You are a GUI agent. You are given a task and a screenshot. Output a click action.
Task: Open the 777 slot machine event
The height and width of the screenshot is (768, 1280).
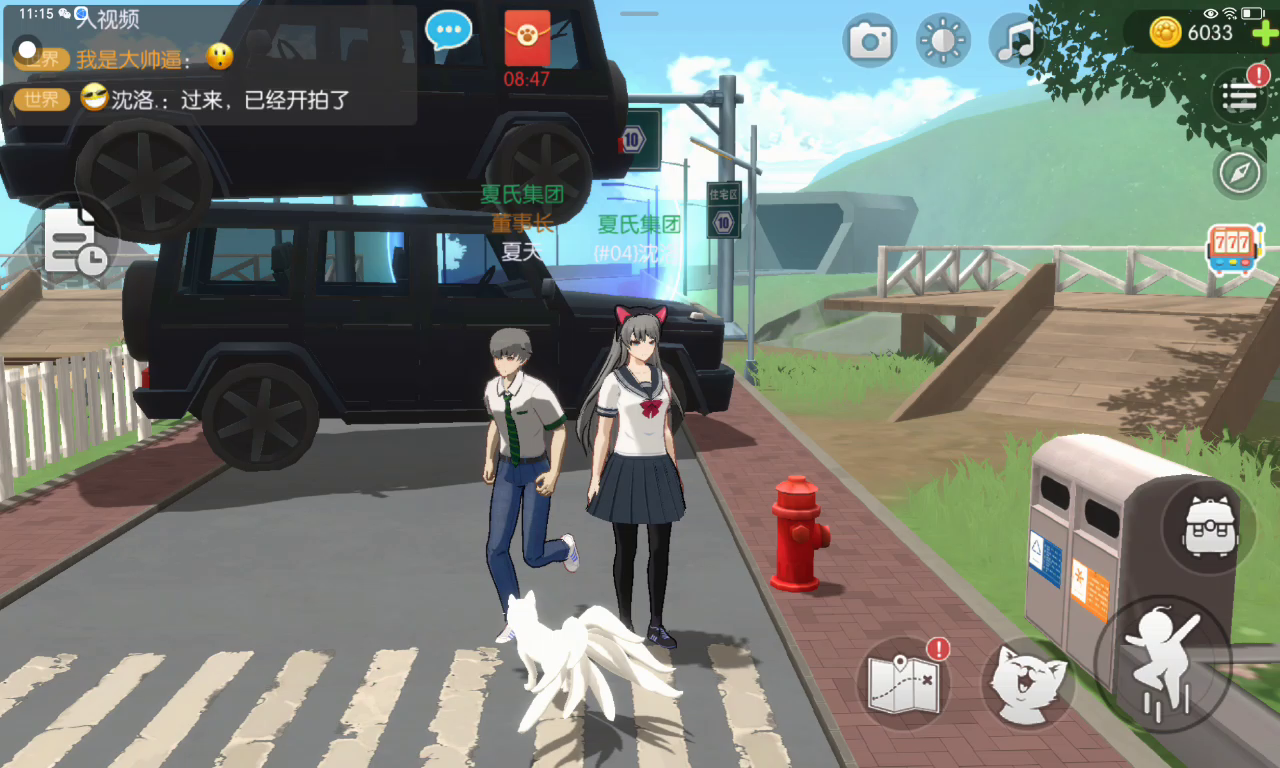pos(1234,250)
